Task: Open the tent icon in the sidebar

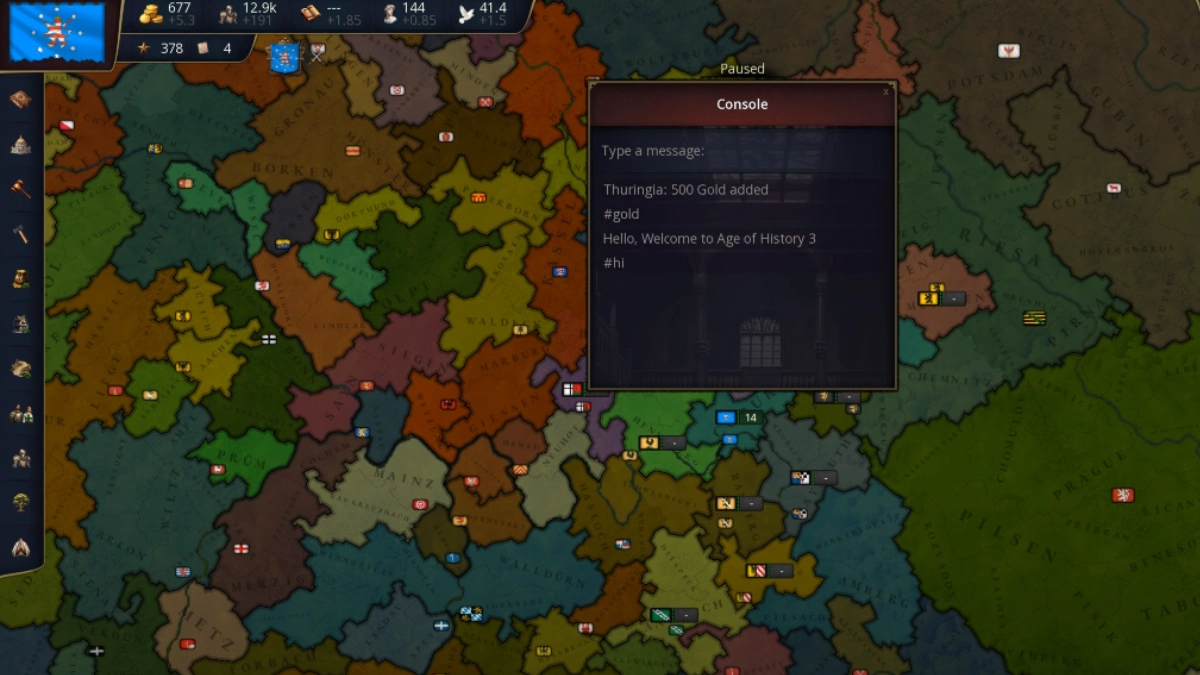Action: 21,547
